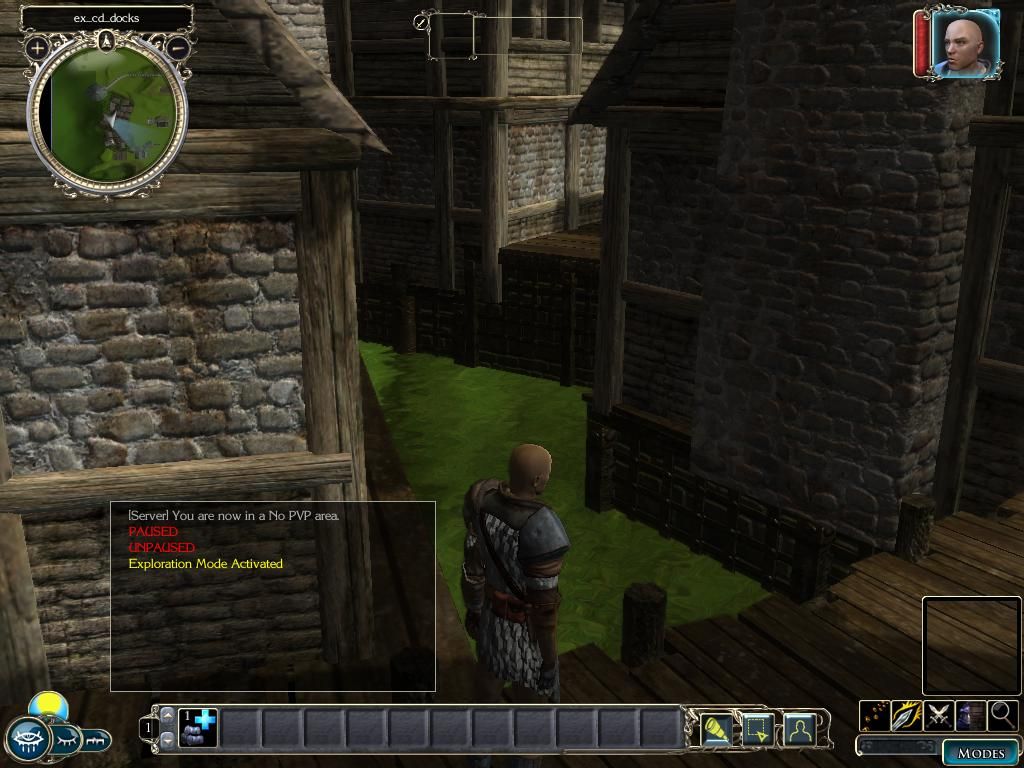Click the yellow spyglass toolbar button
1024x768 pixels.
coord(714,731)
